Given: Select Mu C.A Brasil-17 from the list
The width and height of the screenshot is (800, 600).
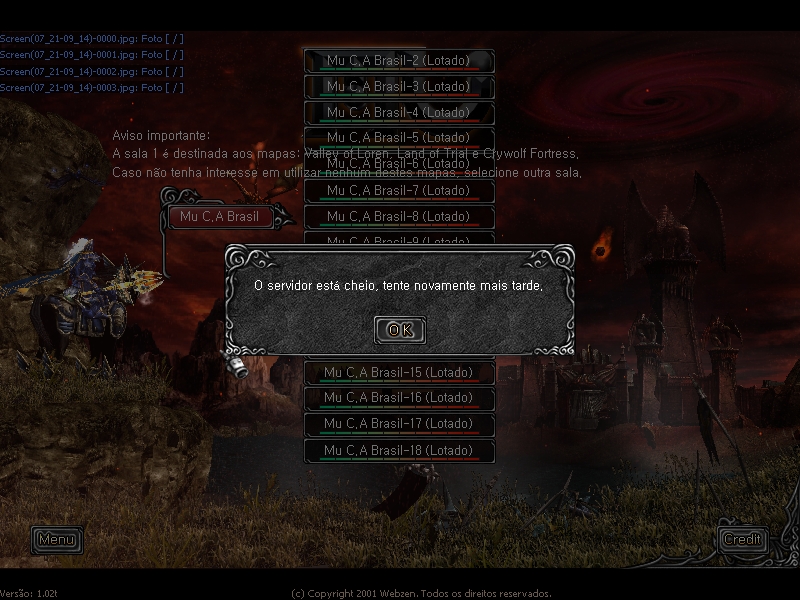Looking at the screenshot, I should [399, 424].
